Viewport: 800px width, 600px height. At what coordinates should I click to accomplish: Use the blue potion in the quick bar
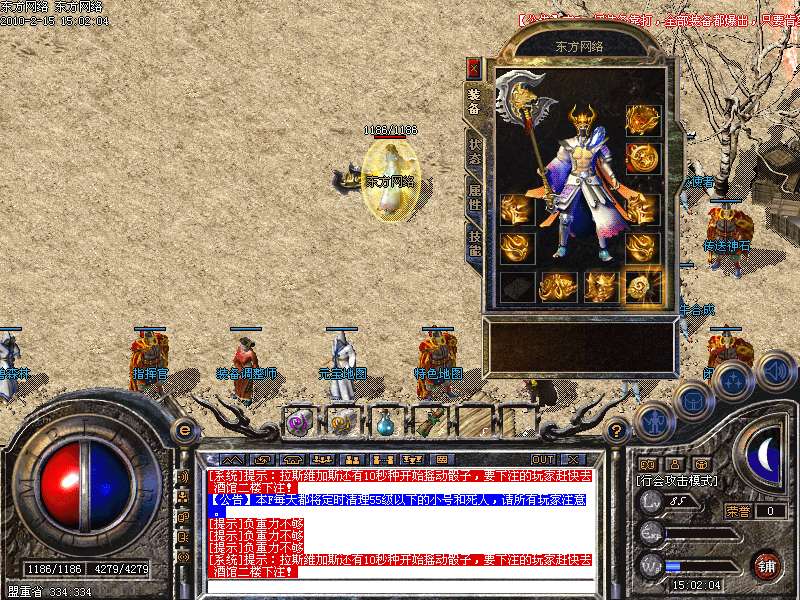386,422
